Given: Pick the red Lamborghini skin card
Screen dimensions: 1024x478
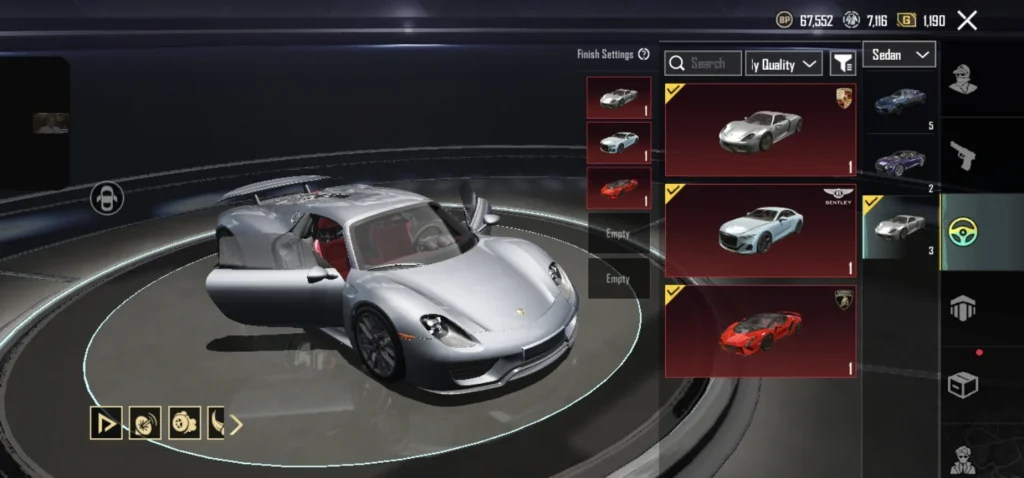Looking at the screenshot, I should [x=760, y=330].
